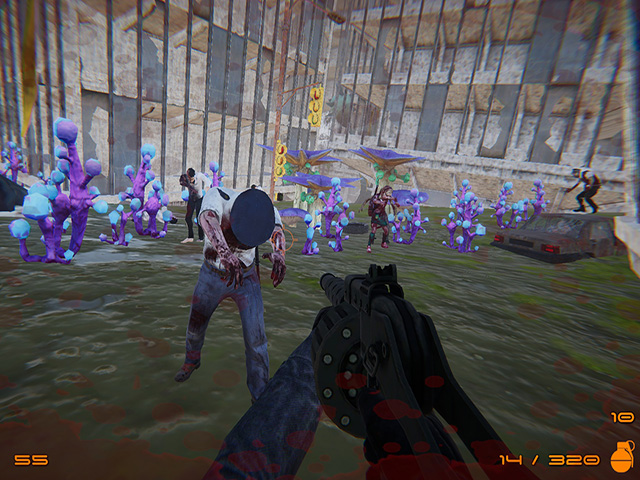The height and width of the screenshot is (480, 640).
Task: Click the orange grenade icon
Action: pos(621,457)
